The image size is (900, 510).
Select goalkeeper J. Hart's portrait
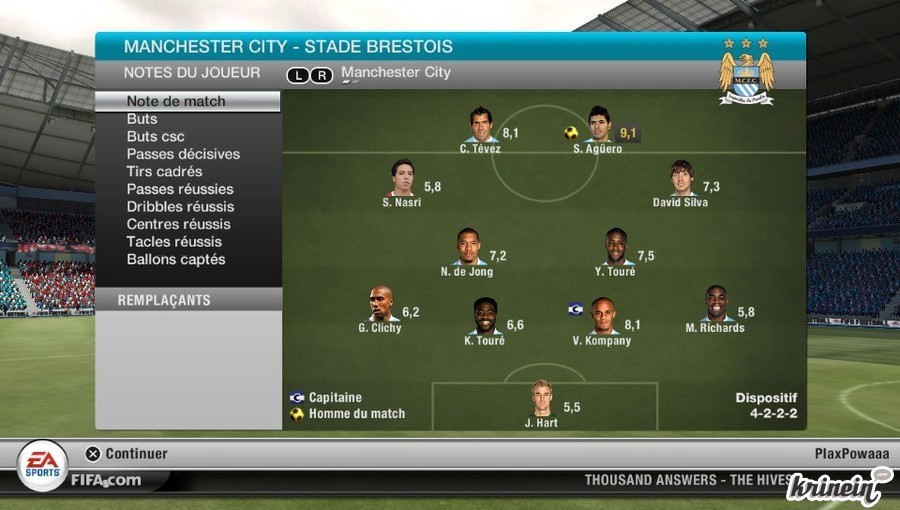(542, 398)
